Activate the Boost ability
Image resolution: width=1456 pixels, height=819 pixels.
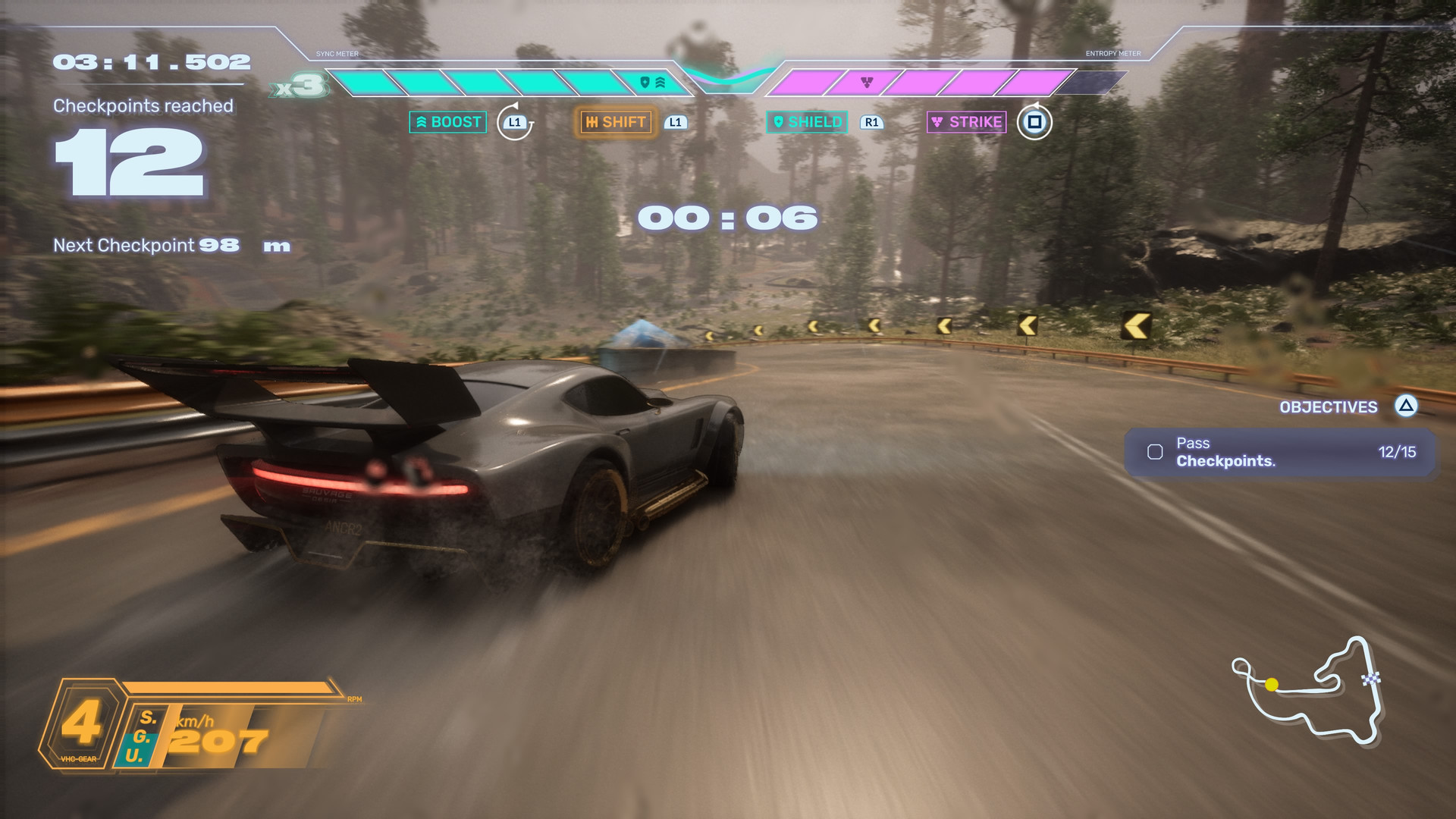coord(447,122)
